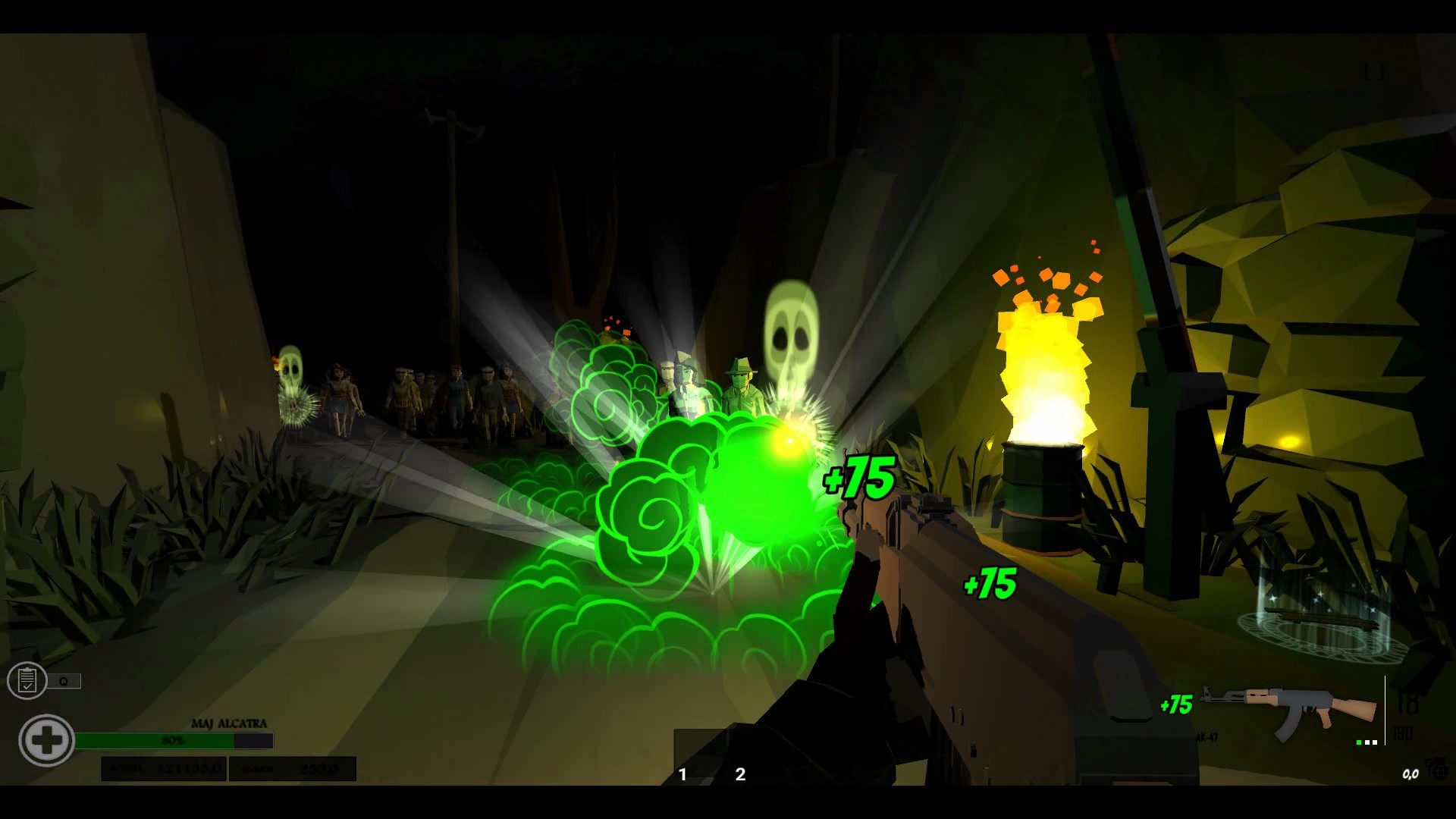The height and width of the screenshot is (819, 1456).
Task: Click the left stat box under the health bar
Action: (x=163, y=768)
